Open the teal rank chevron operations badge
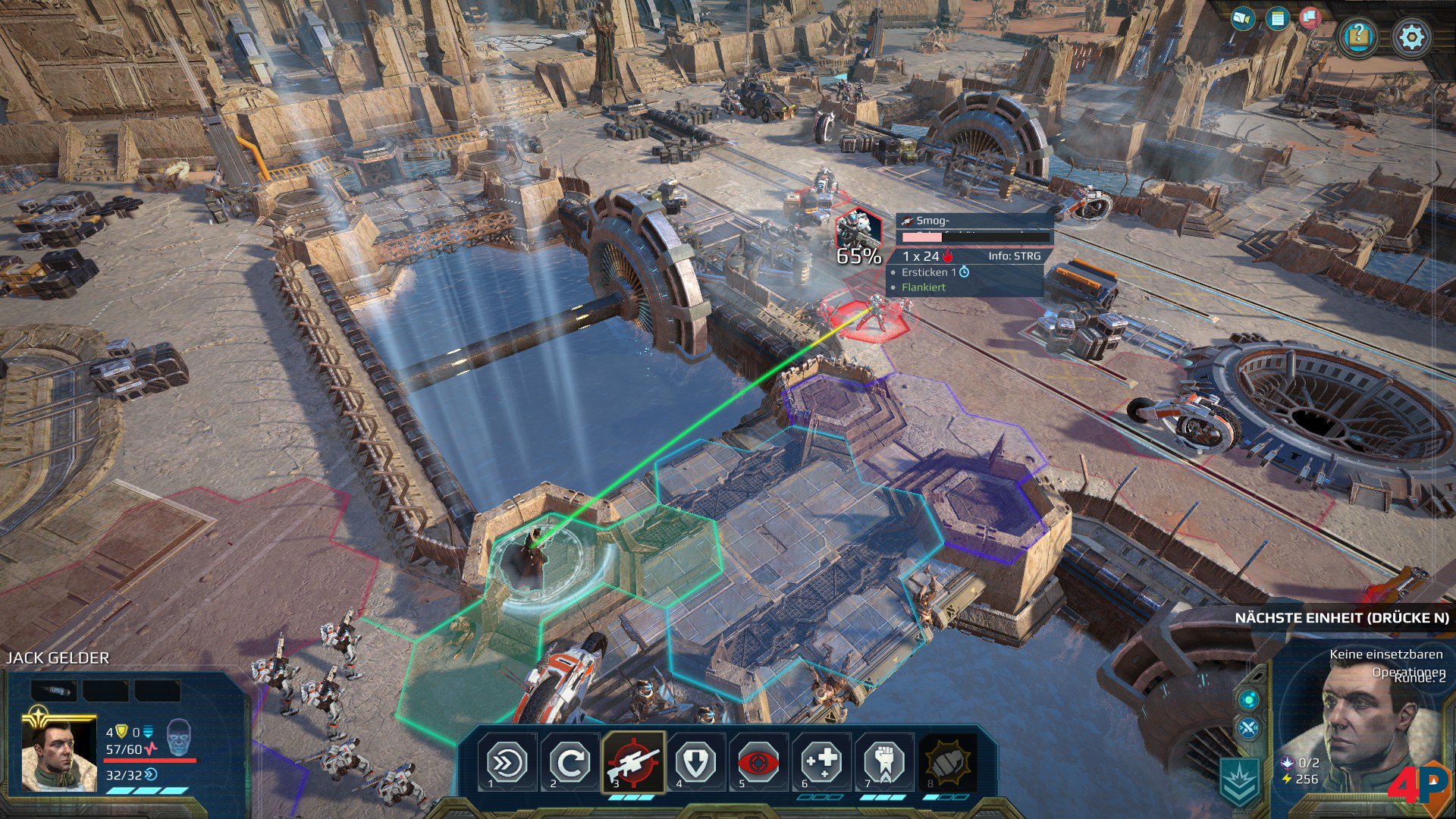The height and width of the screenshot is (819, 1456). pyautogui.click(x=1241, y=780)
